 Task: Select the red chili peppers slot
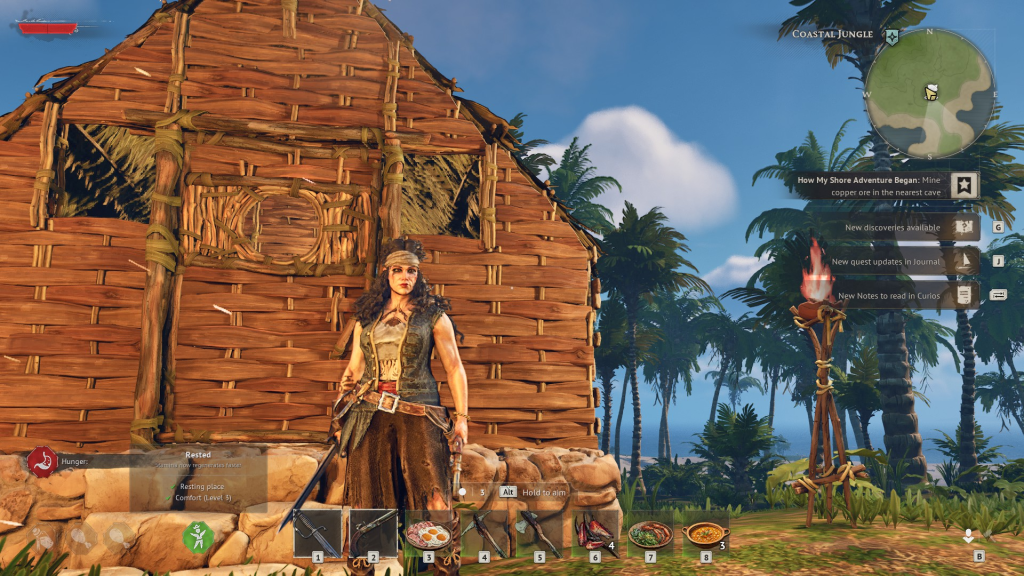point(594,532)
